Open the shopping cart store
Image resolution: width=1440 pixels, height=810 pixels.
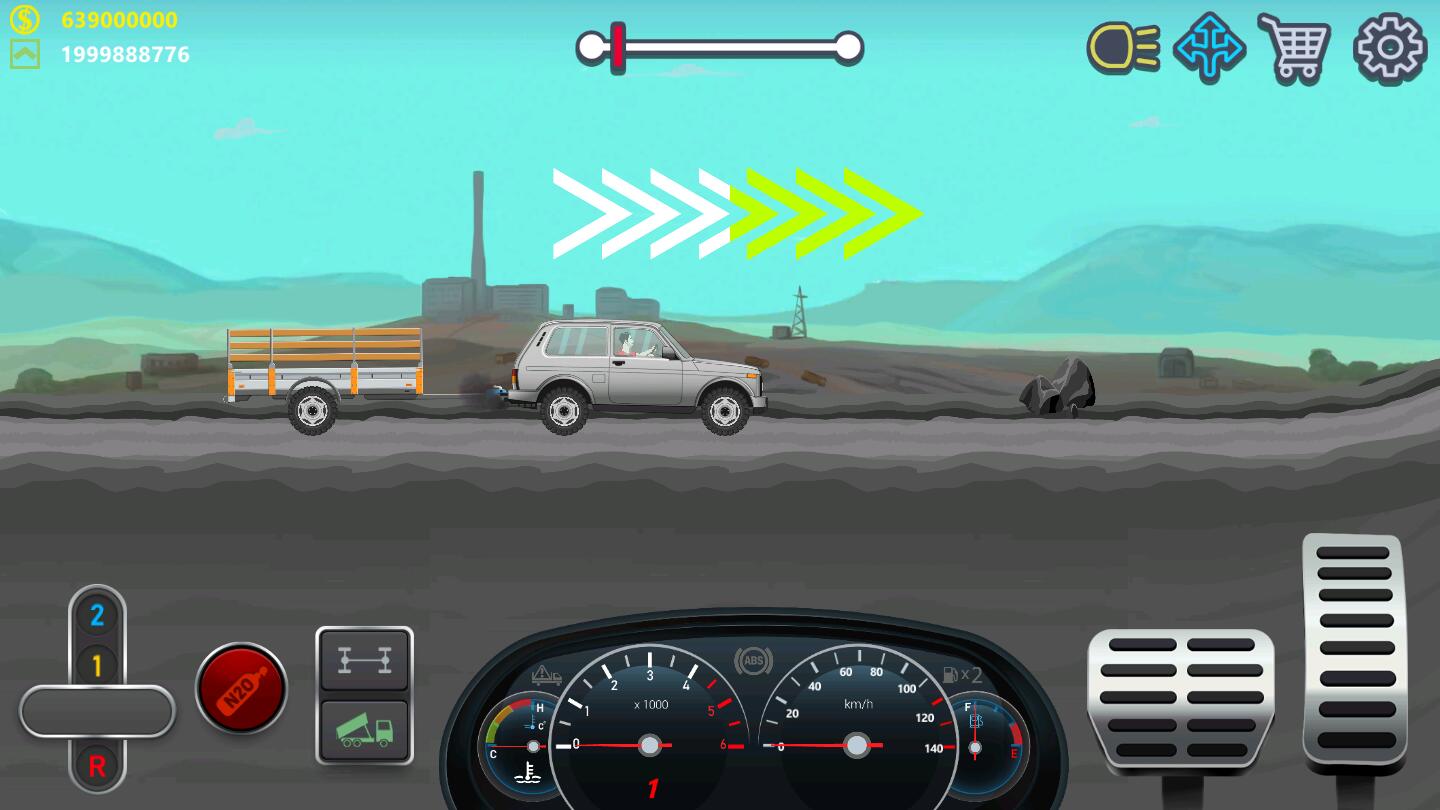pos(1294,47)
